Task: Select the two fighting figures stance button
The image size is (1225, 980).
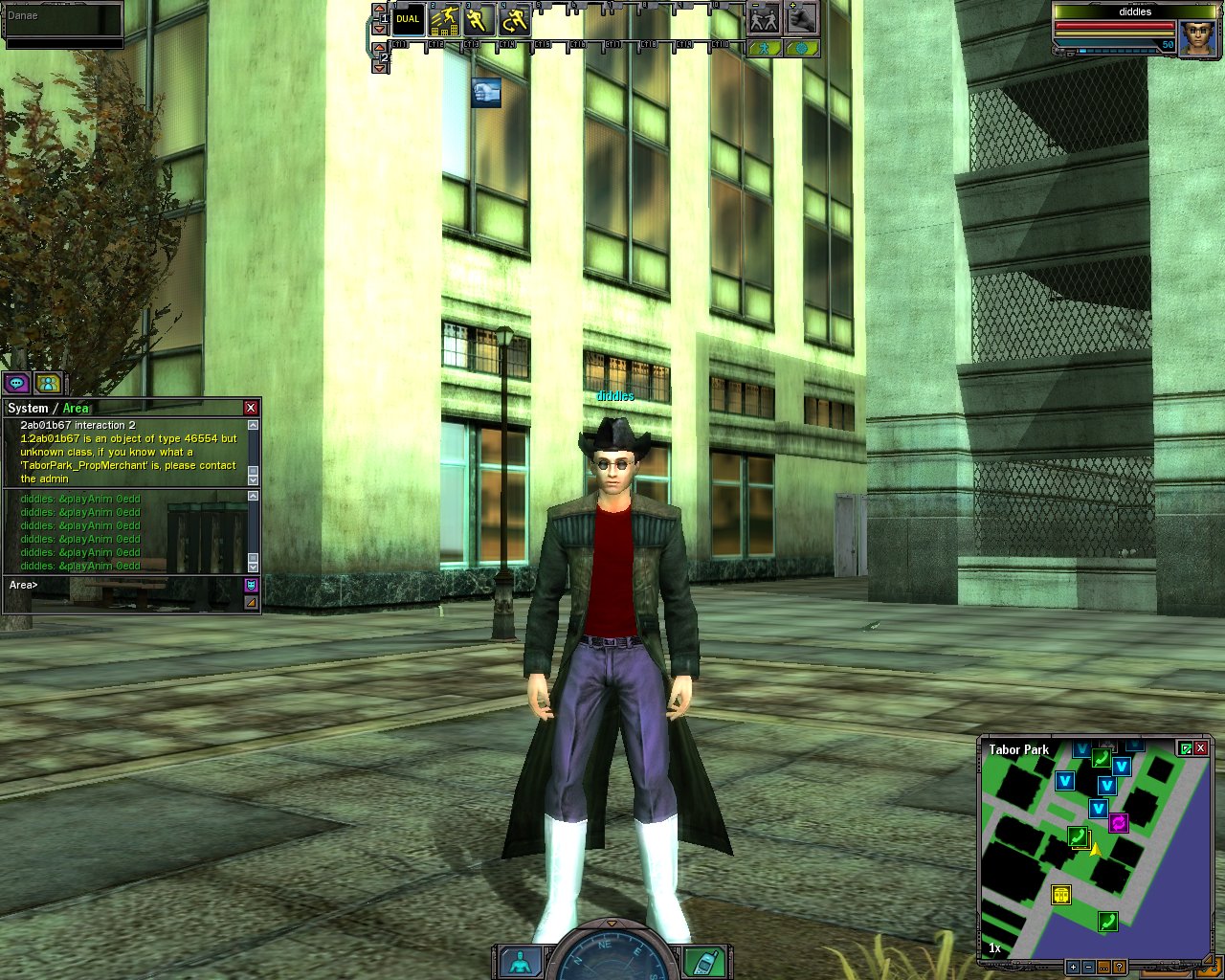Action: [764, 18]
